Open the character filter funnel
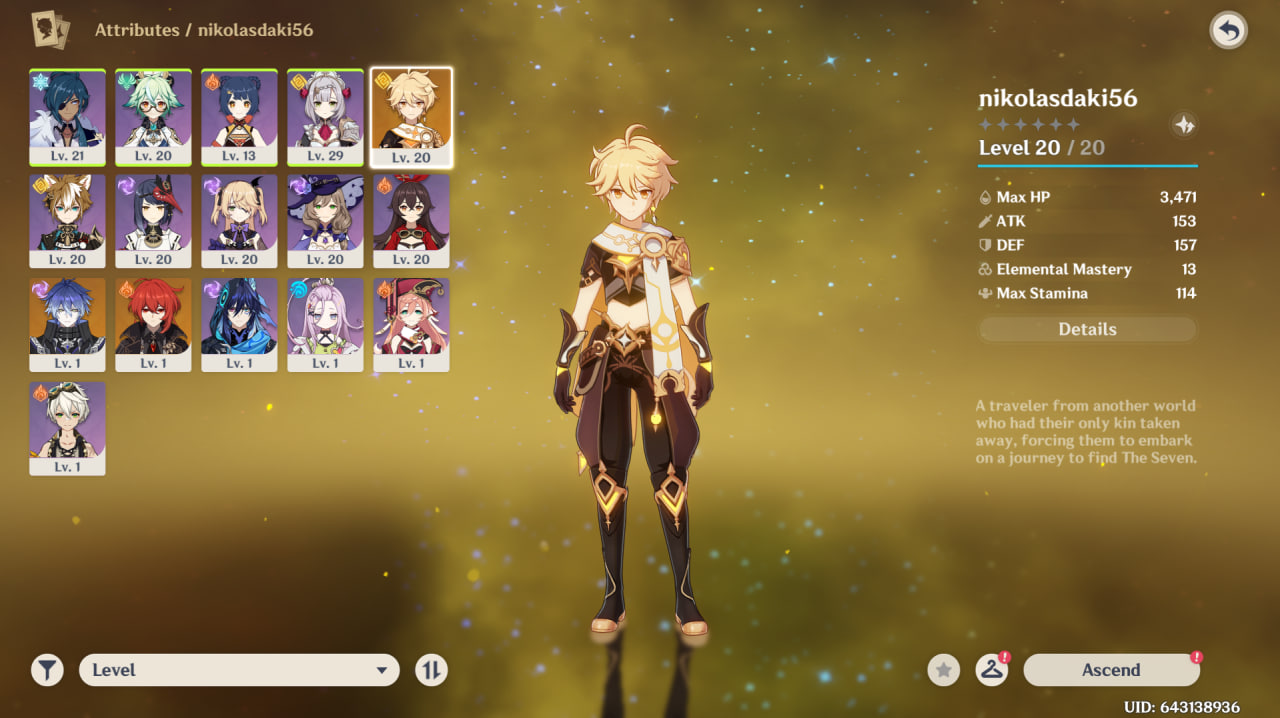 pos(47,670)
